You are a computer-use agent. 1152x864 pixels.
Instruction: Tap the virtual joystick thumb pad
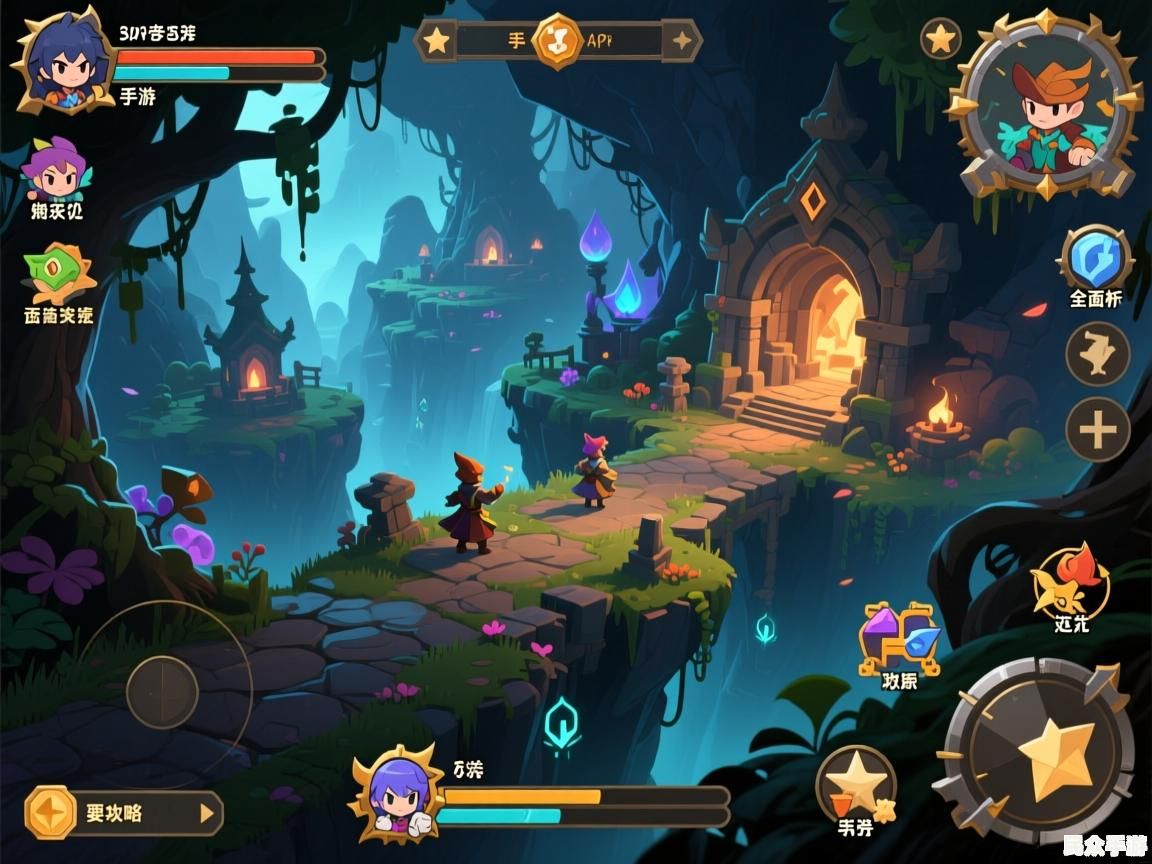162,692
